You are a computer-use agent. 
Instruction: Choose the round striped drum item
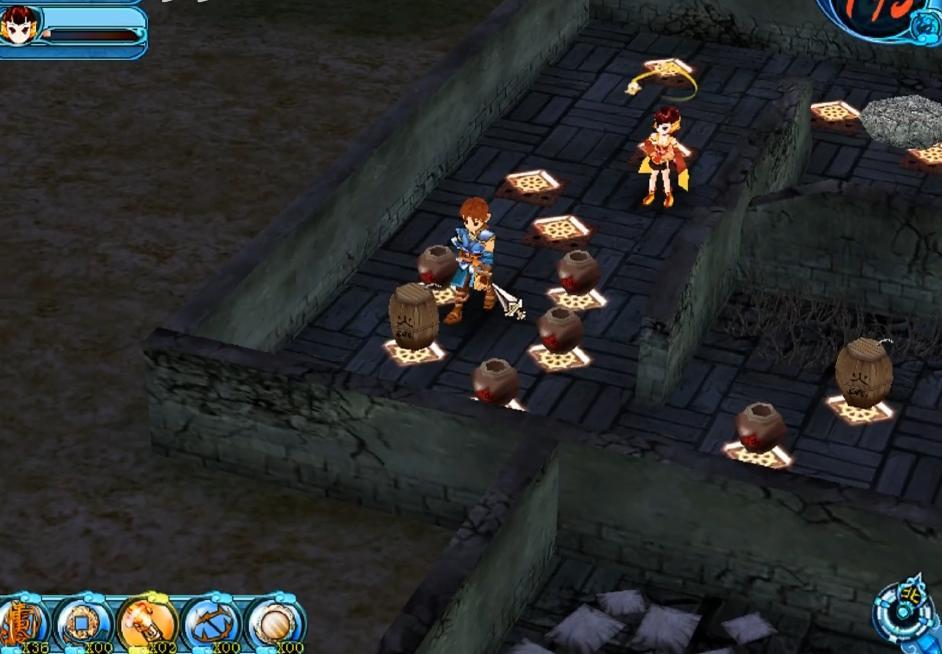(275, 624)
